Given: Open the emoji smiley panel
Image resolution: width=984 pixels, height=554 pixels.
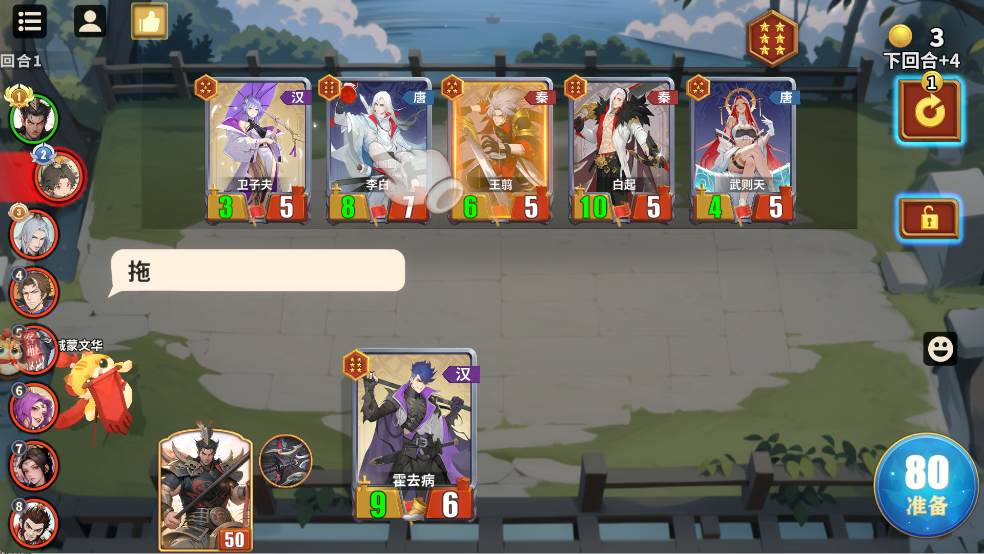Looking at the screenshot, I should 939,348.
